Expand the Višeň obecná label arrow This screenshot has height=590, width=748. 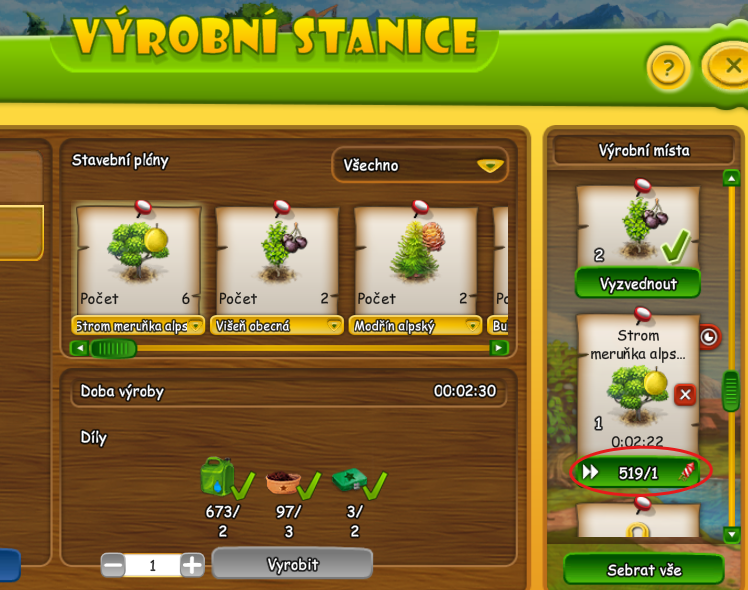[x=334, y=326]
